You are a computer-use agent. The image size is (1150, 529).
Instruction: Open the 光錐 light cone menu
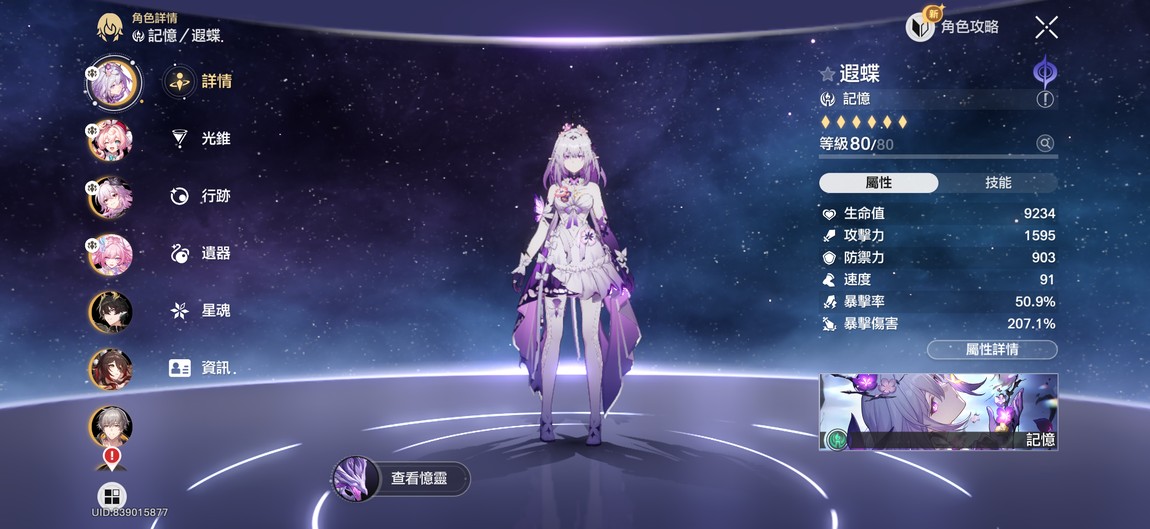200,139
